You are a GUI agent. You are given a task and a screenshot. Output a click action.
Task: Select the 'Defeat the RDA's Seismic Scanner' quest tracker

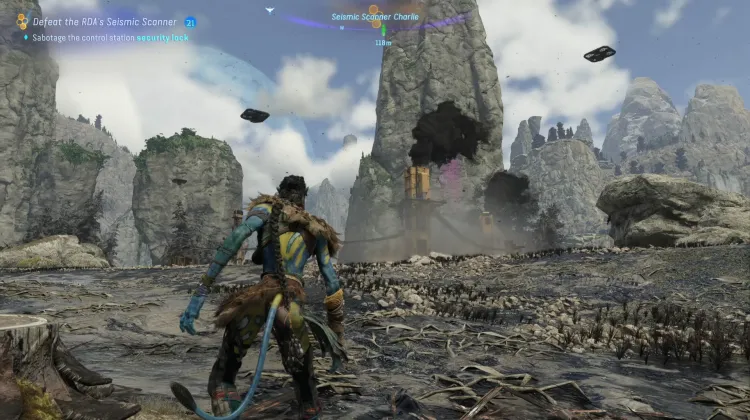pyautogui.click(x=104, y=21)
